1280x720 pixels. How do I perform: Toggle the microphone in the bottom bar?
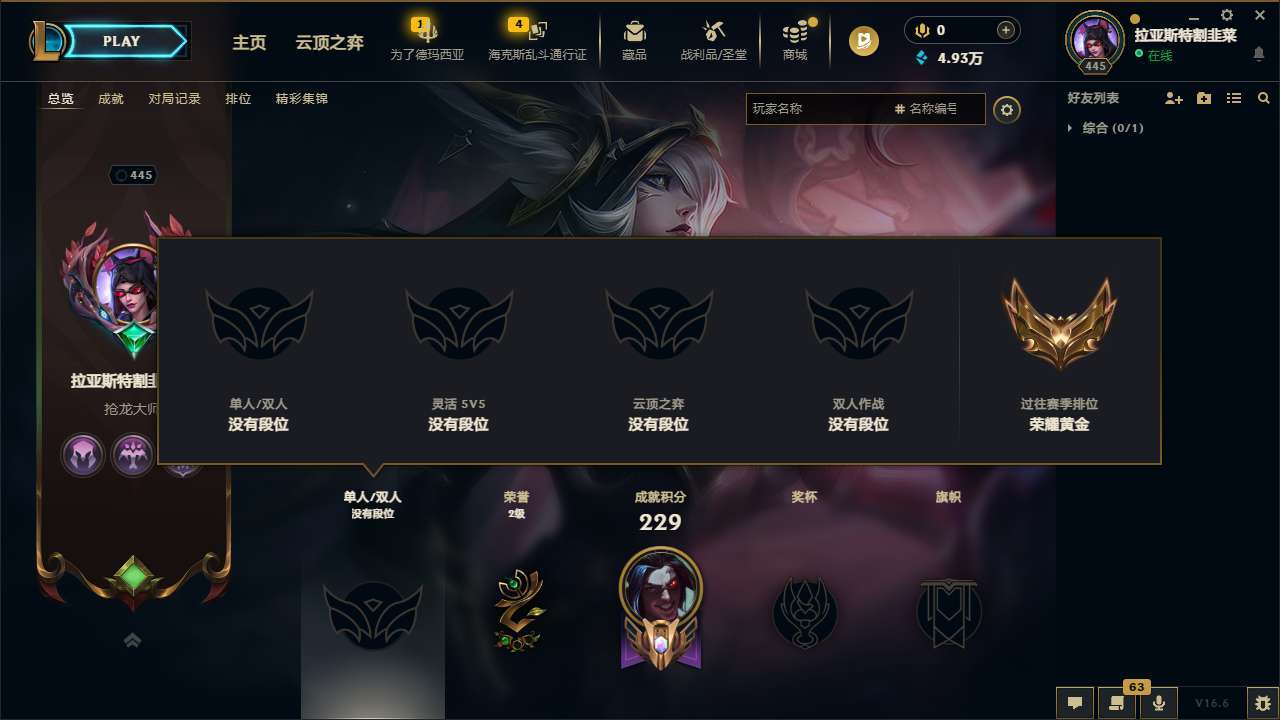[1159, 702]
